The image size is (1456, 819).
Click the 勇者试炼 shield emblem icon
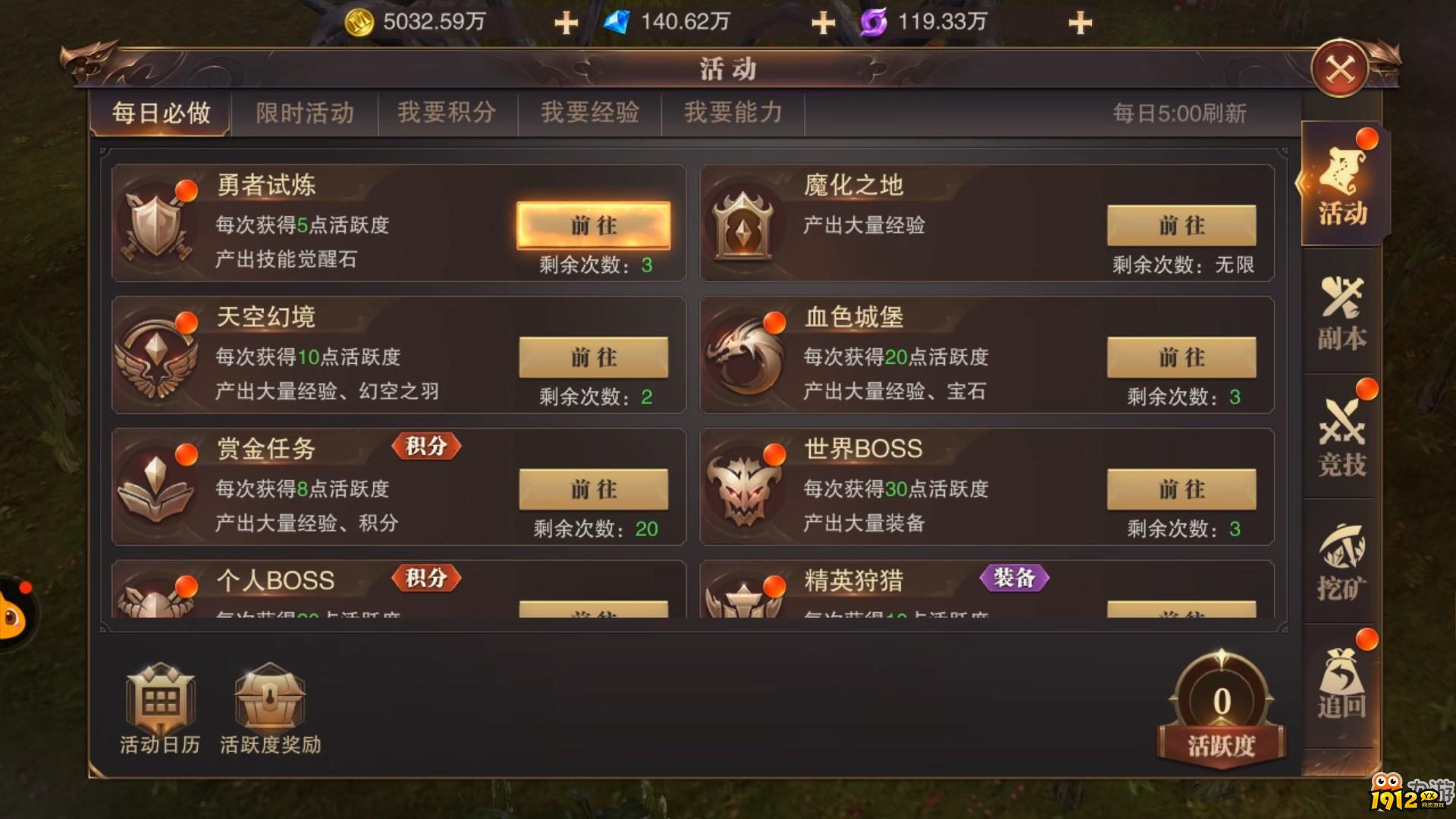pyautogui.click(x=157, y=224)
